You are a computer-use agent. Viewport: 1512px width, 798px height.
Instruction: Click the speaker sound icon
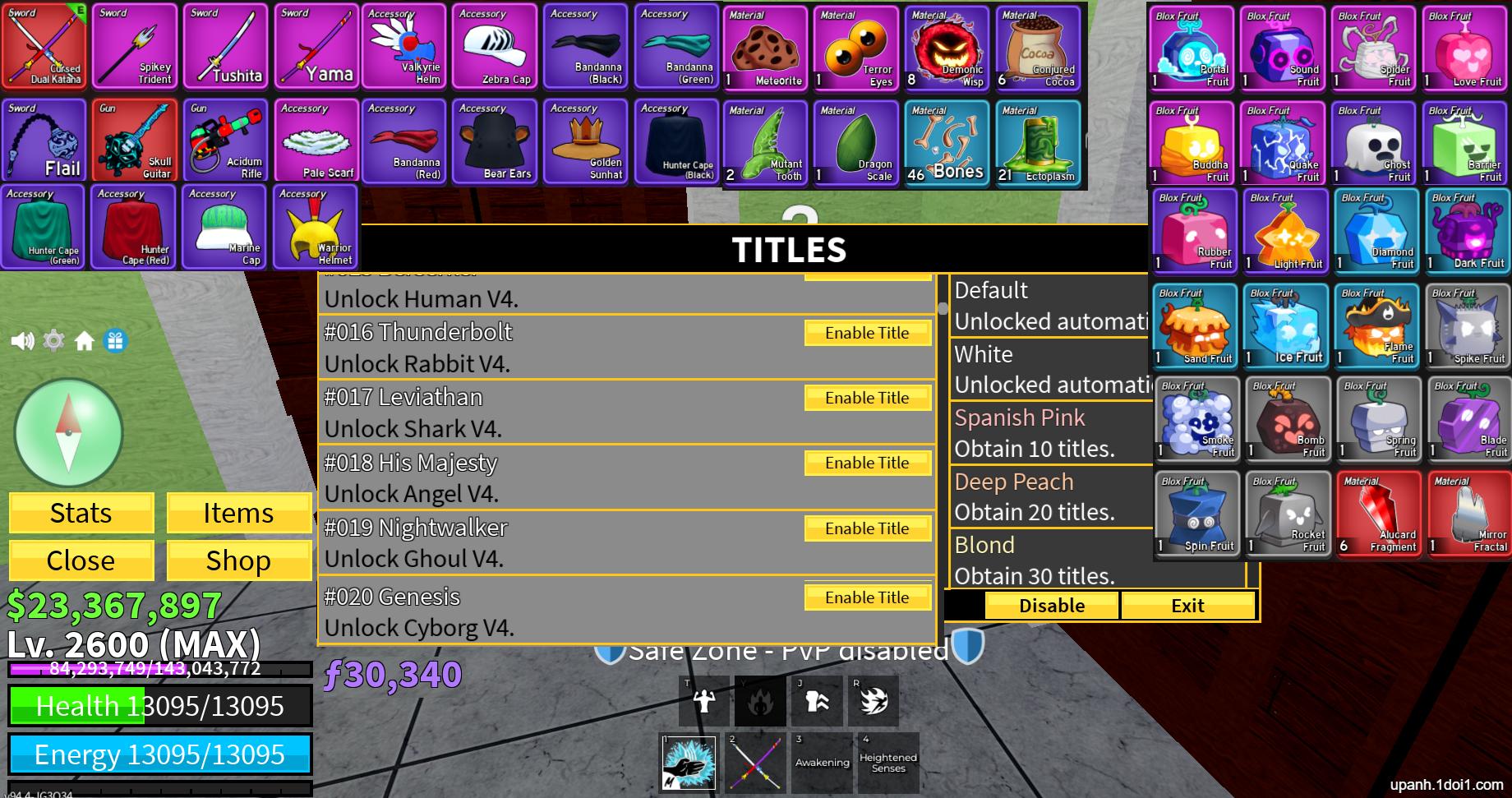coord(22,339)
